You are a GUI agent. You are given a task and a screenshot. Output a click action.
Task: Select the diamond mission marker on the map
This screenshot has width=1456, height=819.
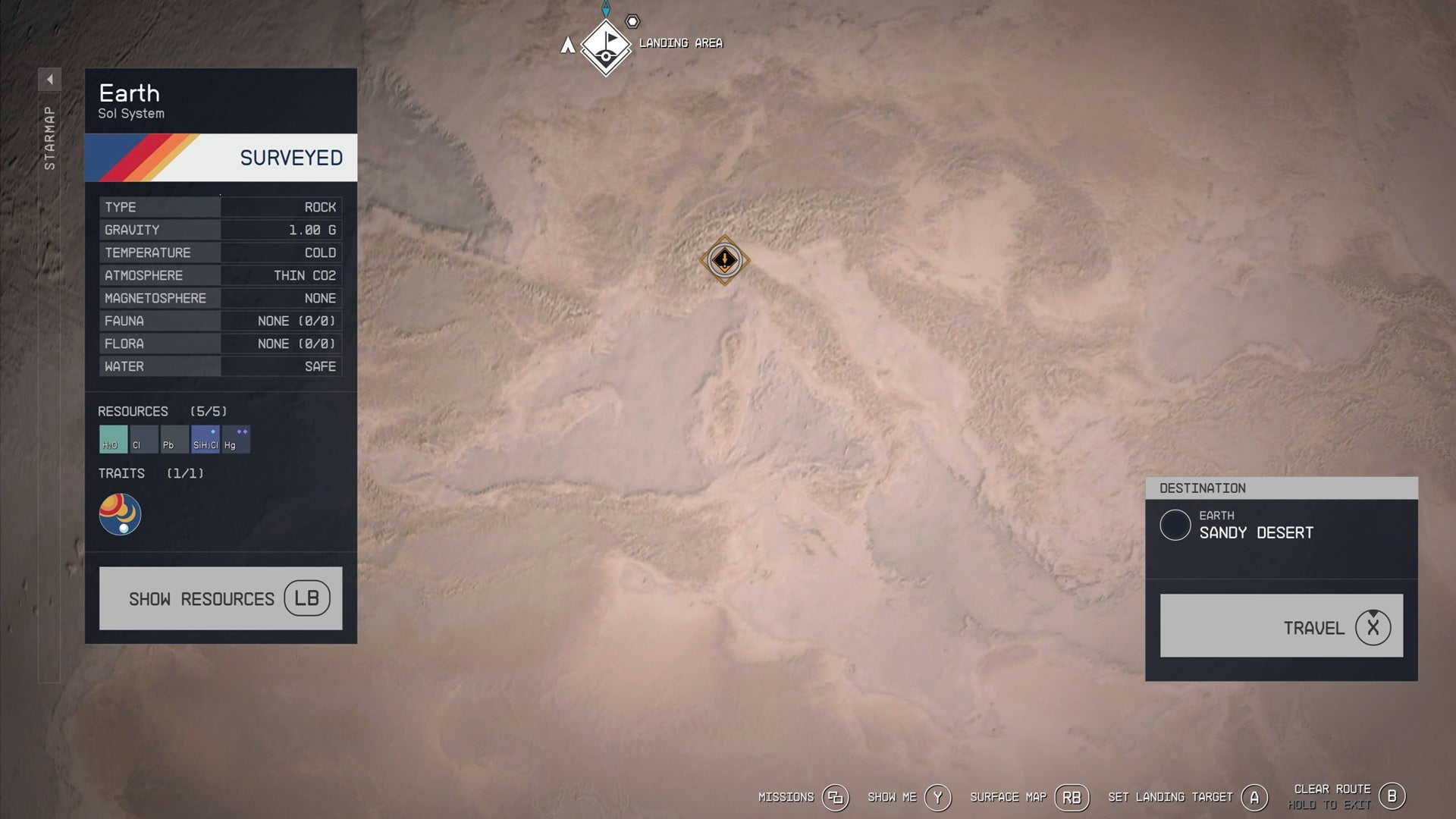pos(725,260)
